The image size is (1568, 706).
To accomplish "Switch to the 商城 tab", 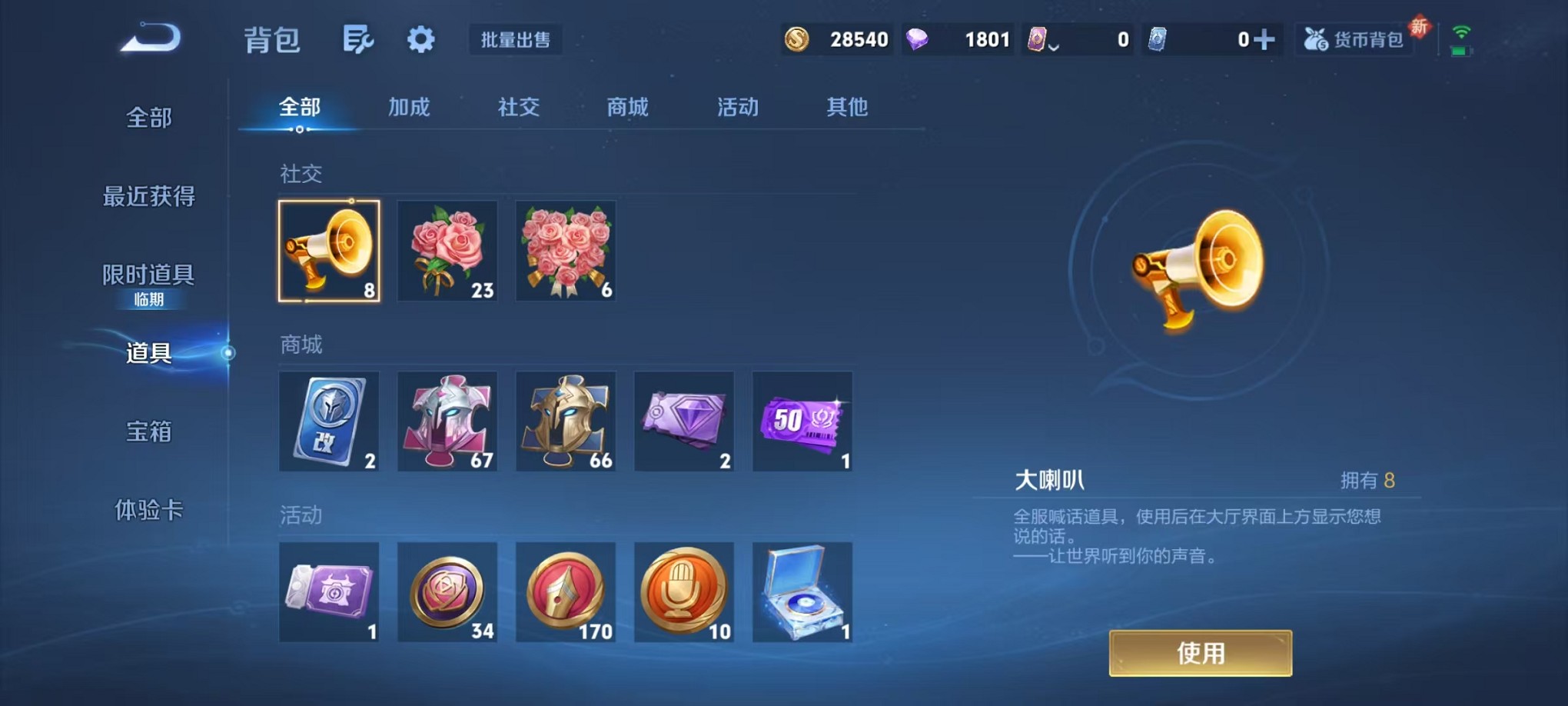I will [627, 108].
